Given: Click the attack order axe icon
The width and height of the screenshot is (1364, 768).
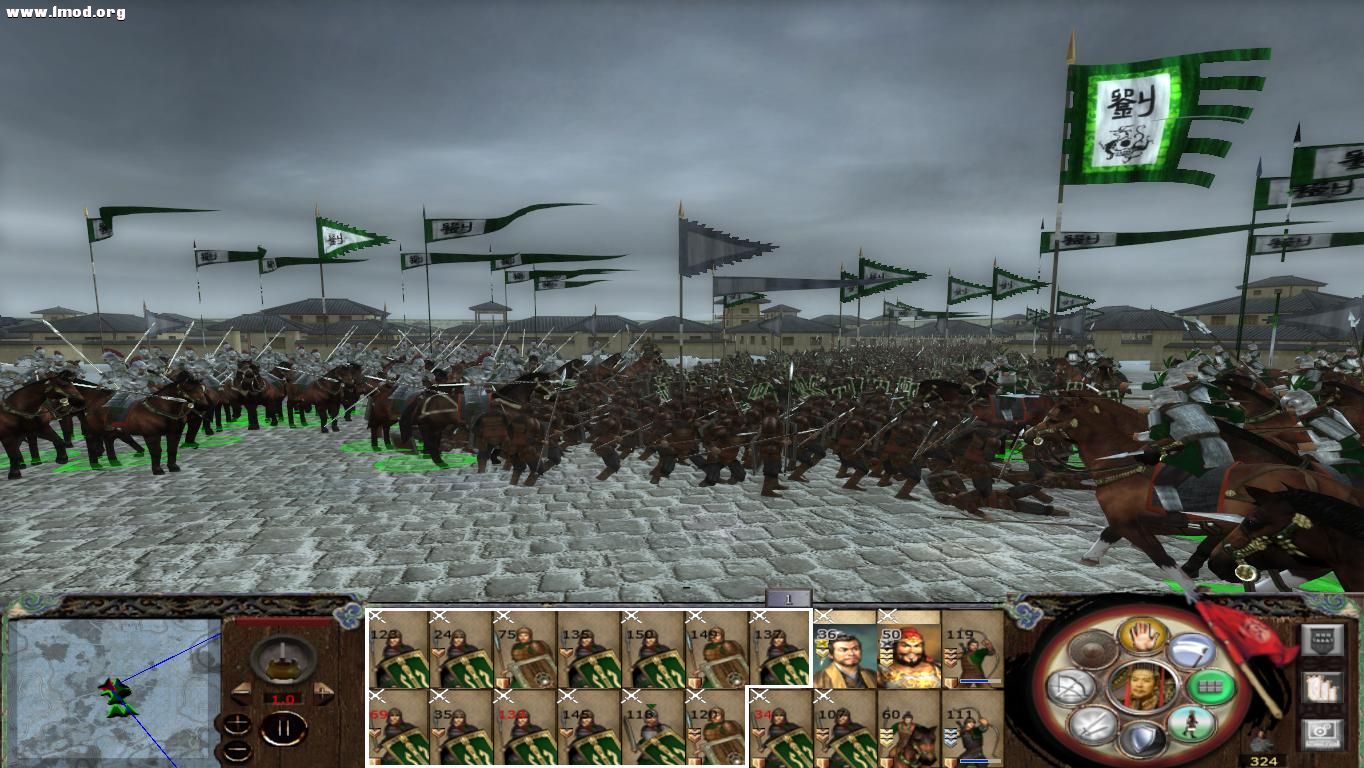Looking at the screenshot, I should click(x=1192, y=651).
